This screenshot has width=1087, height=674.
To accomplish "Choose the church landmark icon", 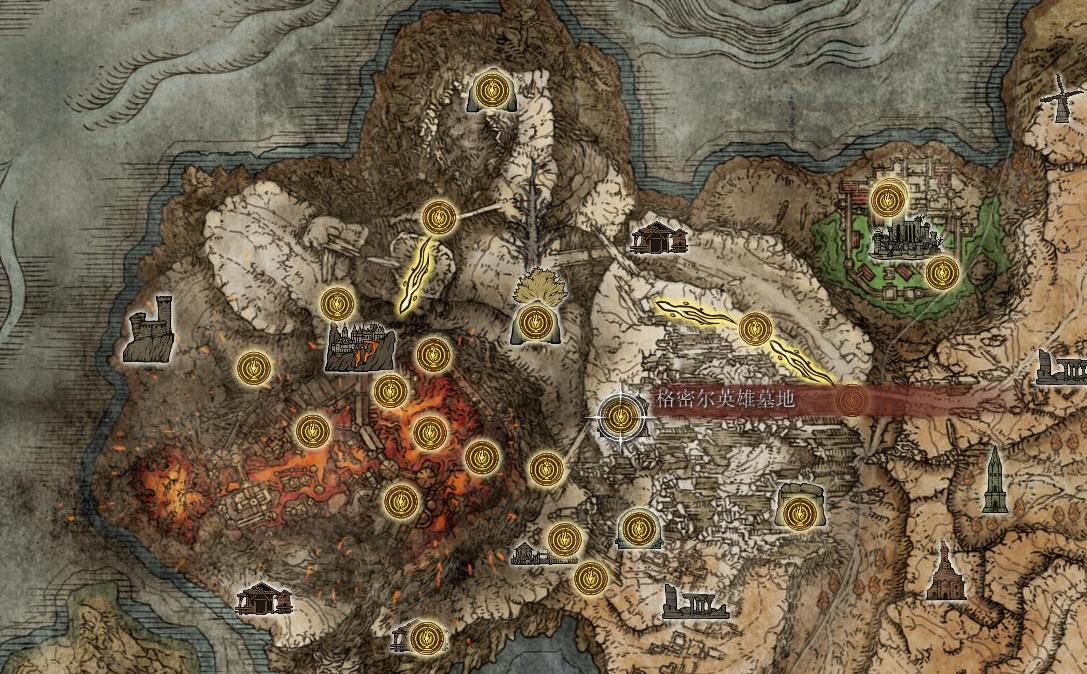I will click(941, 573).
